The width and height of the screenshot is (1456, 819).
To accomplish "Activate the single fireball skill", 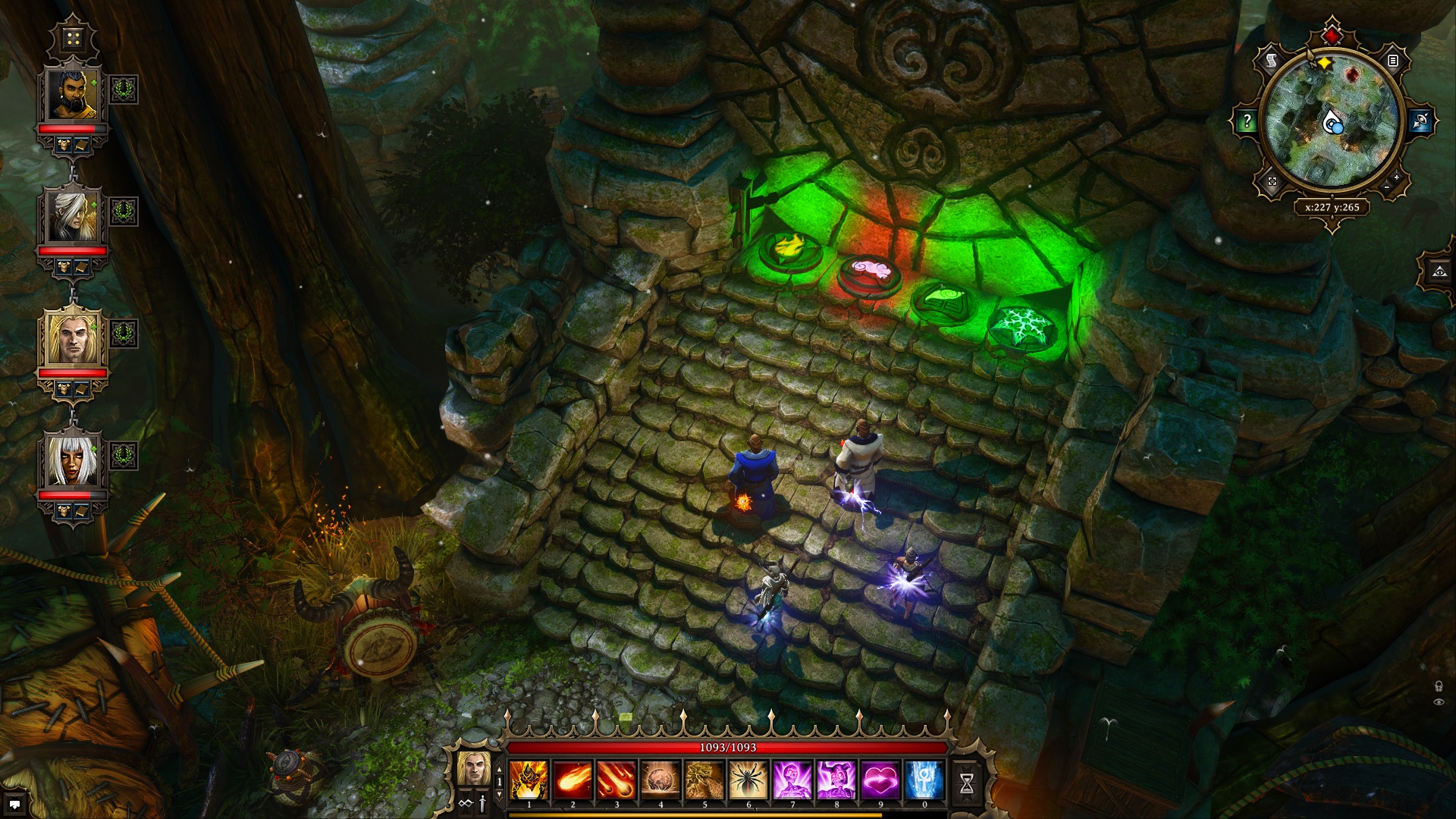I will tap(573, 780).
